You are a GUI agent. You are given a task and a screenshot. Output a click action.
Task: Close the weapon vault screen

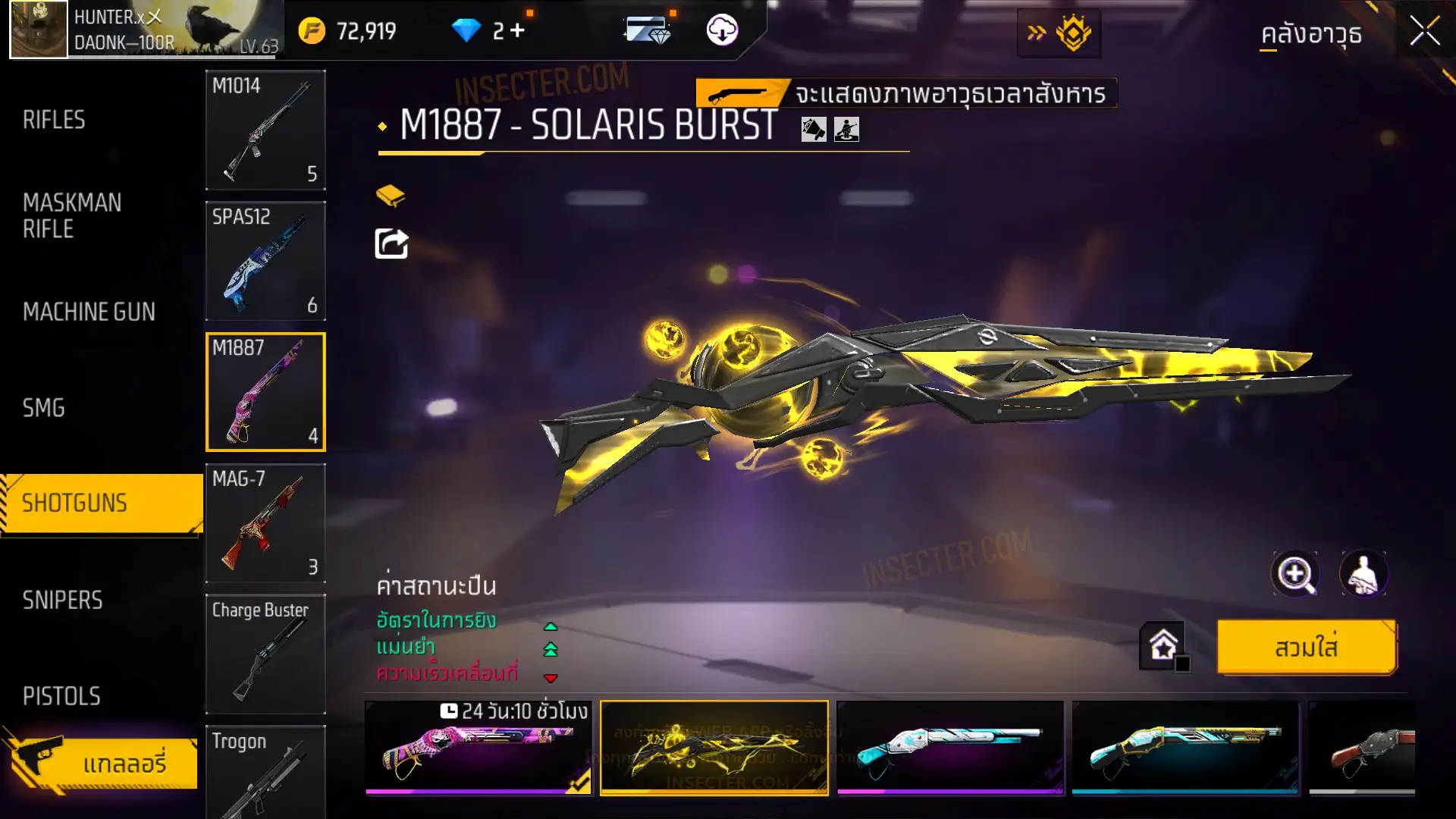(1424, 32)
